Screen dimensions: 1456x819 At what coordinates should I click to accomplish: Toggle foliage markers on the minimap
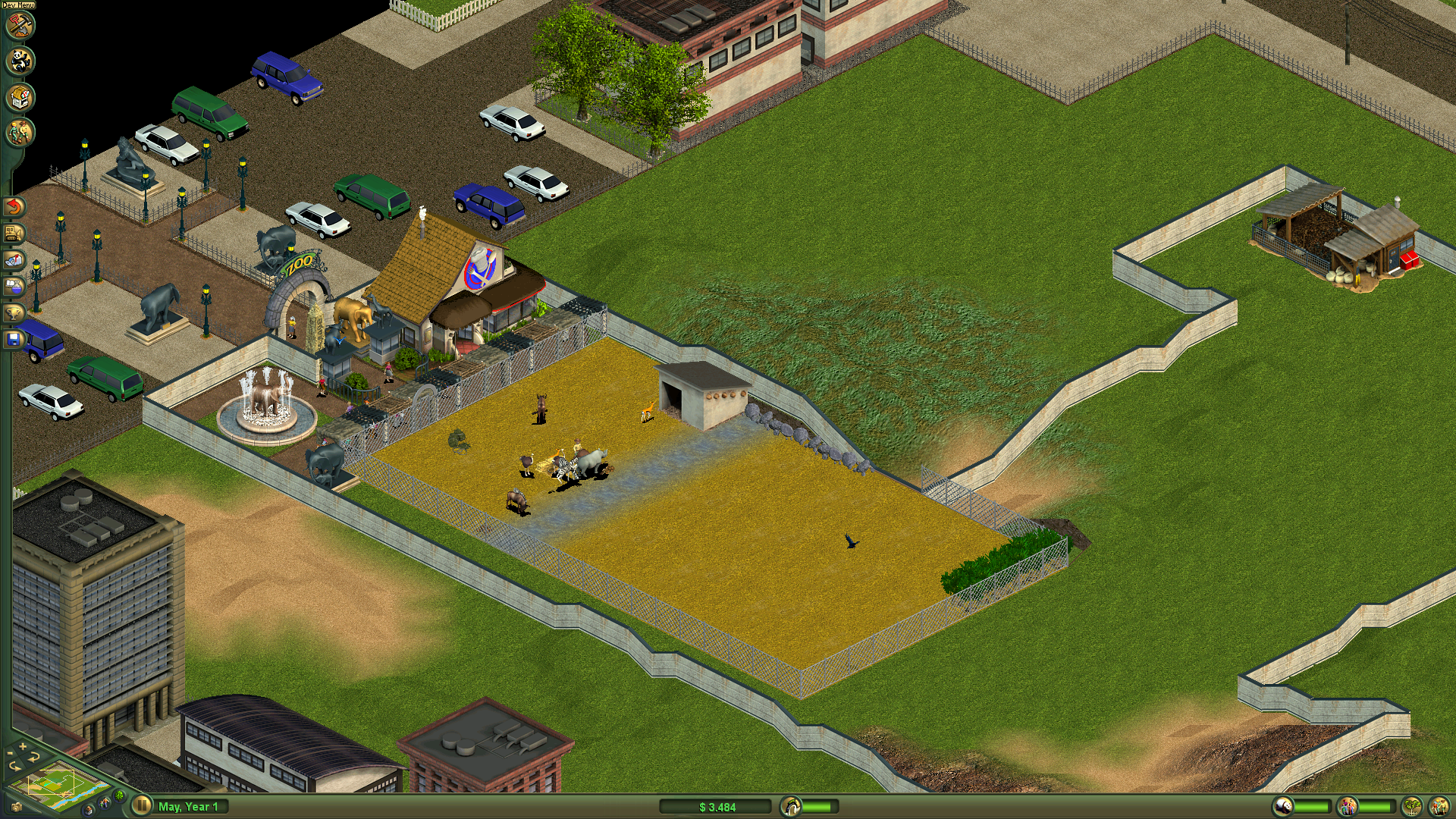(x=118, y=795)
